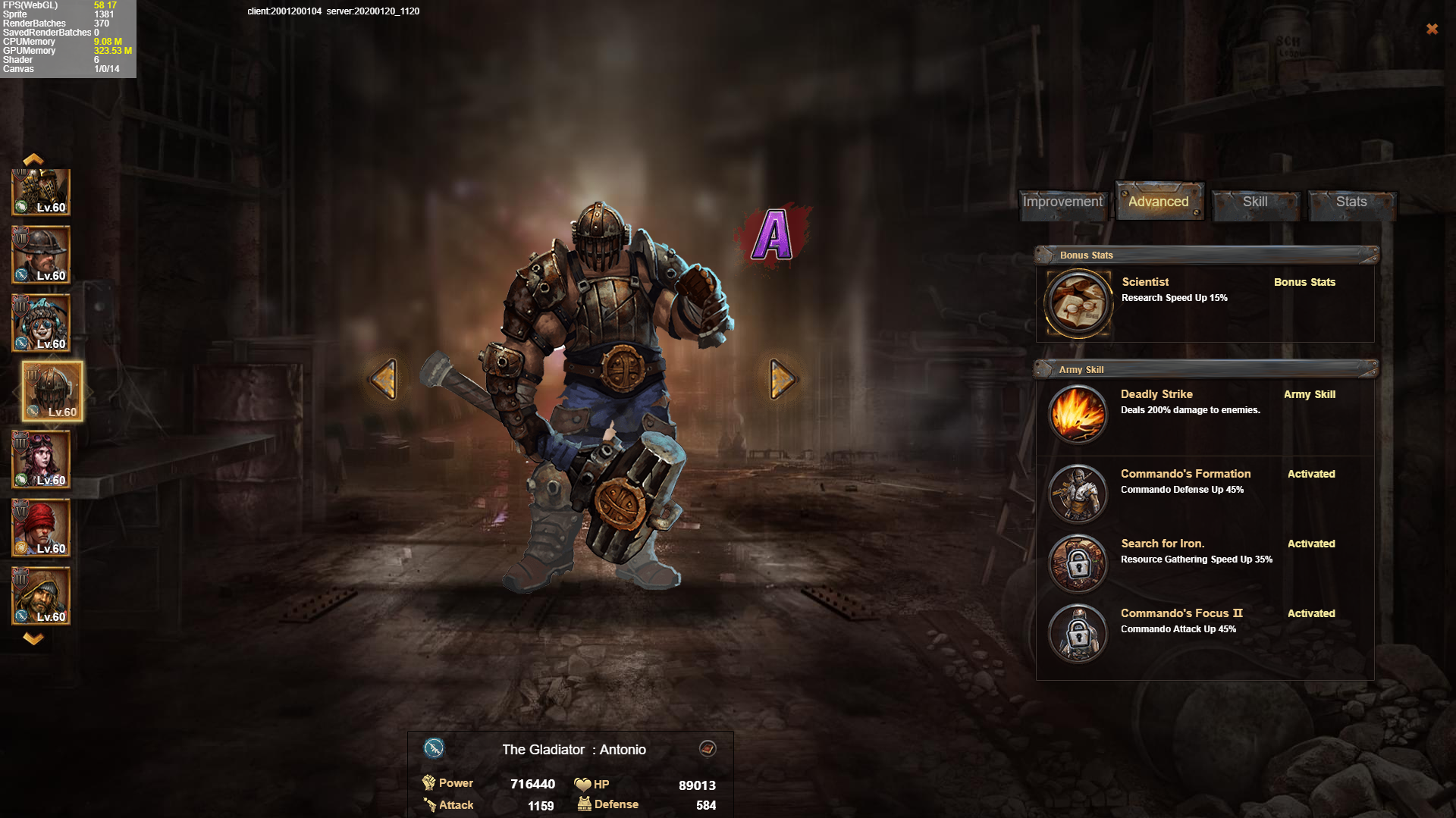Close the hero screen with the X

point(1432,29)
